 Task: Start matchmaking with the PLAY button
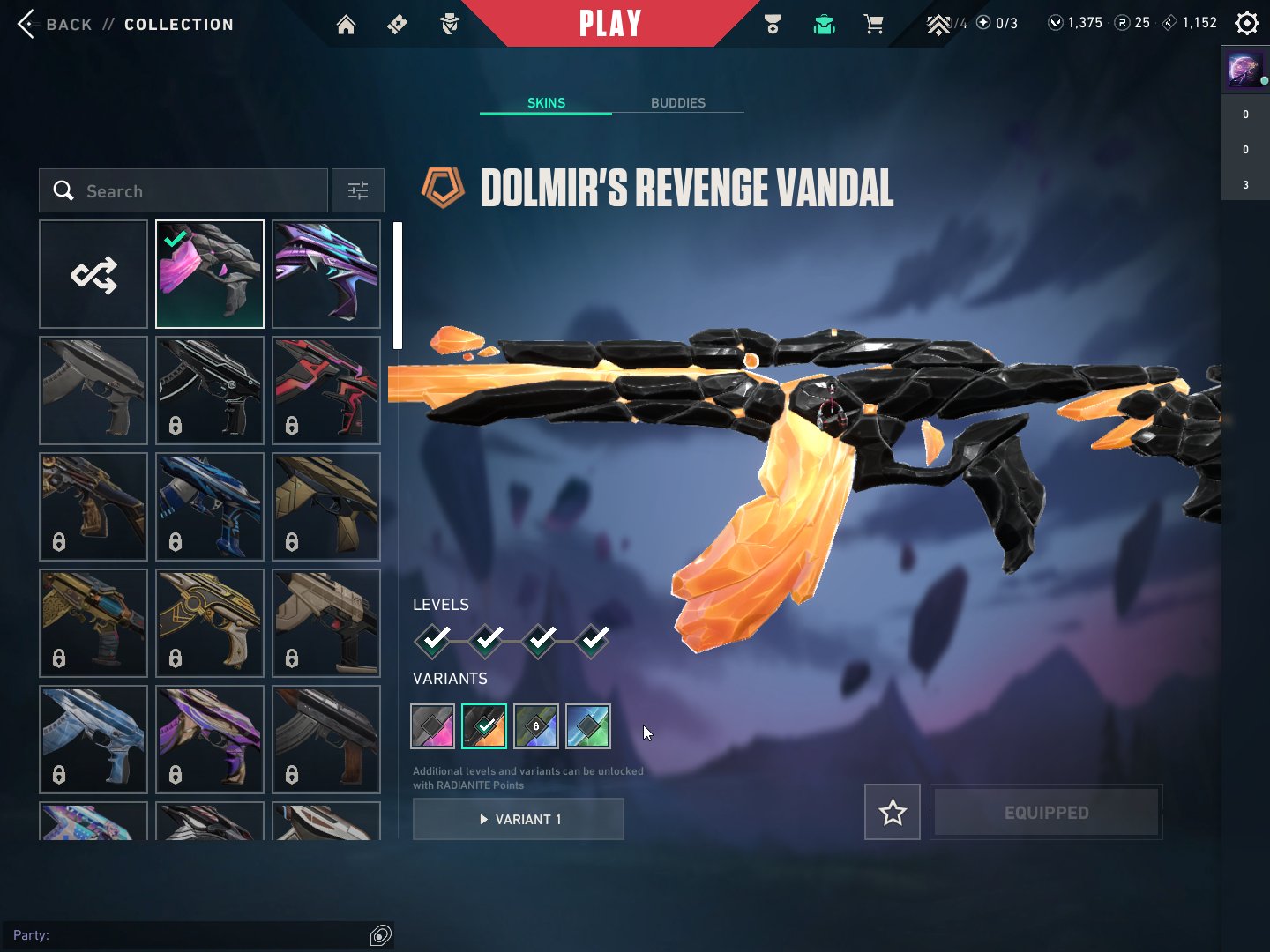[x=609, y=24]
